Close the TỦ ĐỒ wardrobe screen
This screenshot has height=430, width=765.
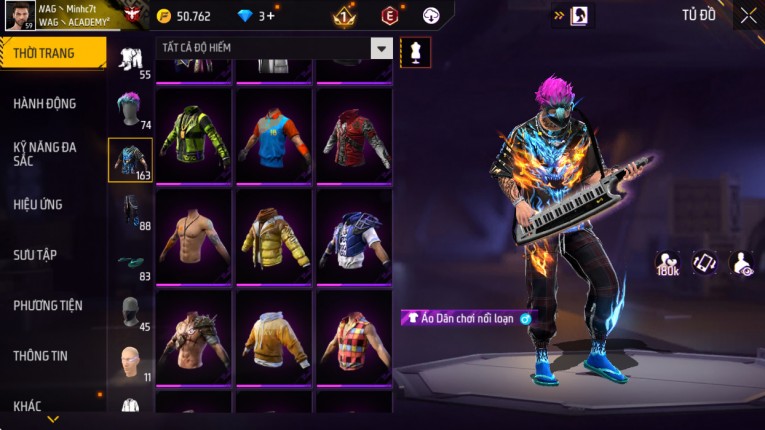coord(748,15)
